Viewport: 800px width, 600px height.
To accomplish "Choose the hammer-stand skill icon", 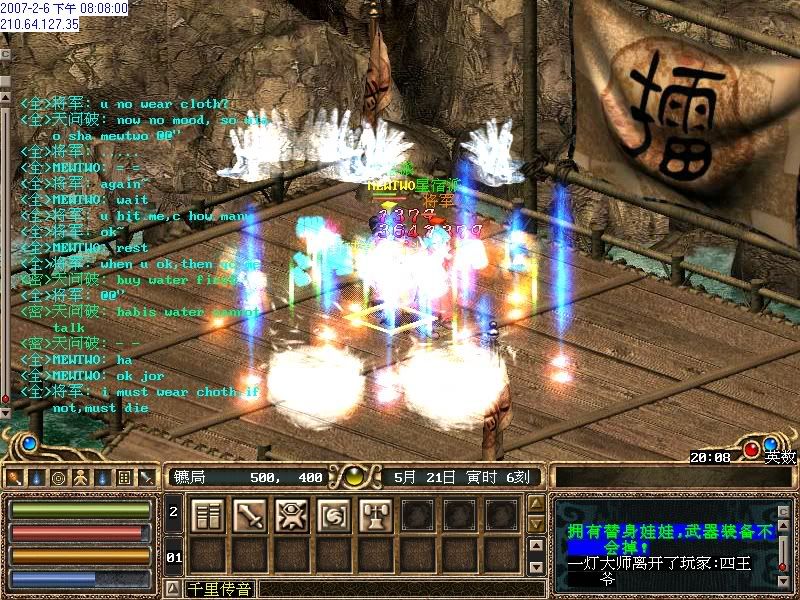I will click(x=375, y=515).
